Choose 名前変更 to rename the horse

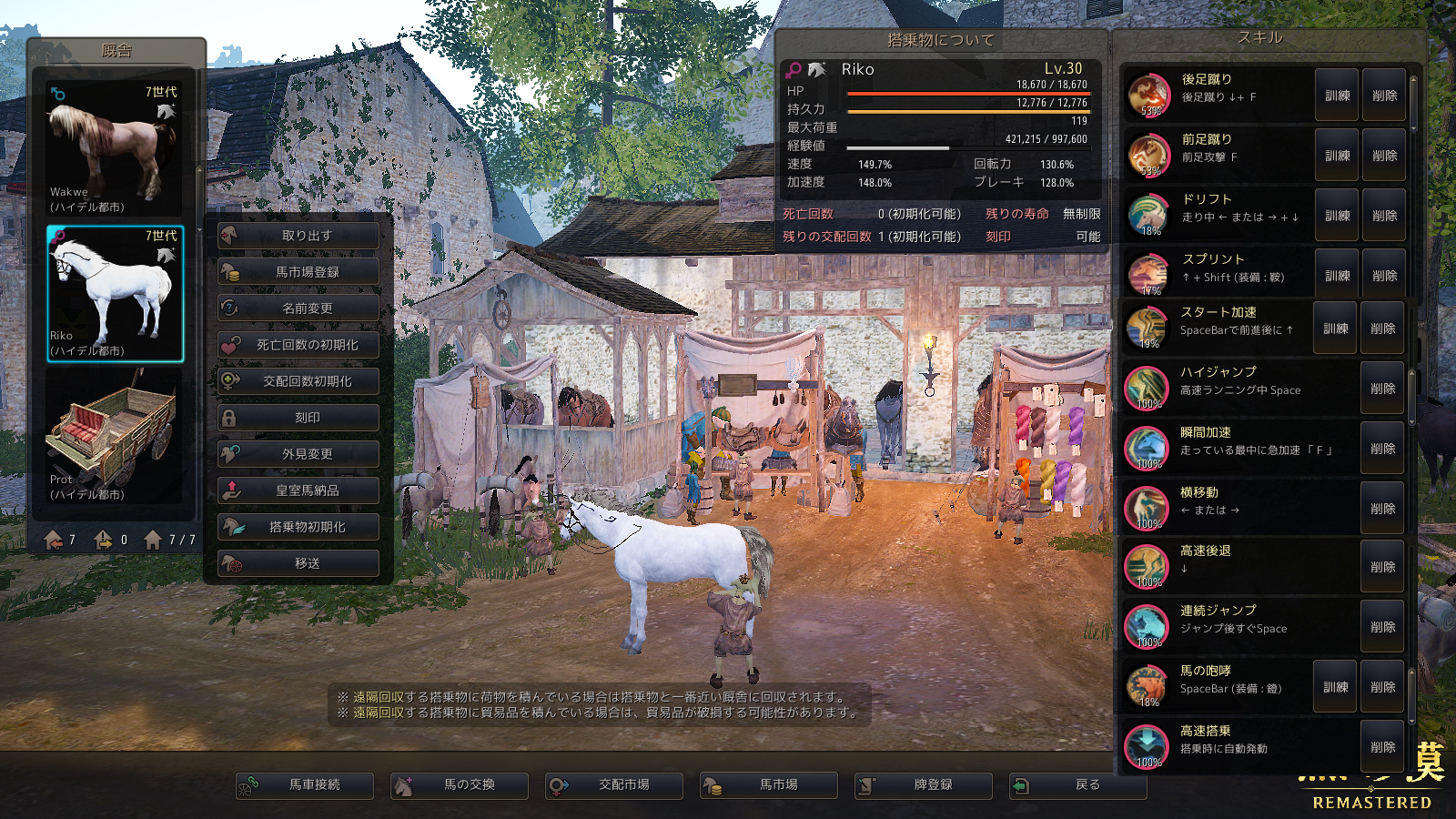click(298, 308)
